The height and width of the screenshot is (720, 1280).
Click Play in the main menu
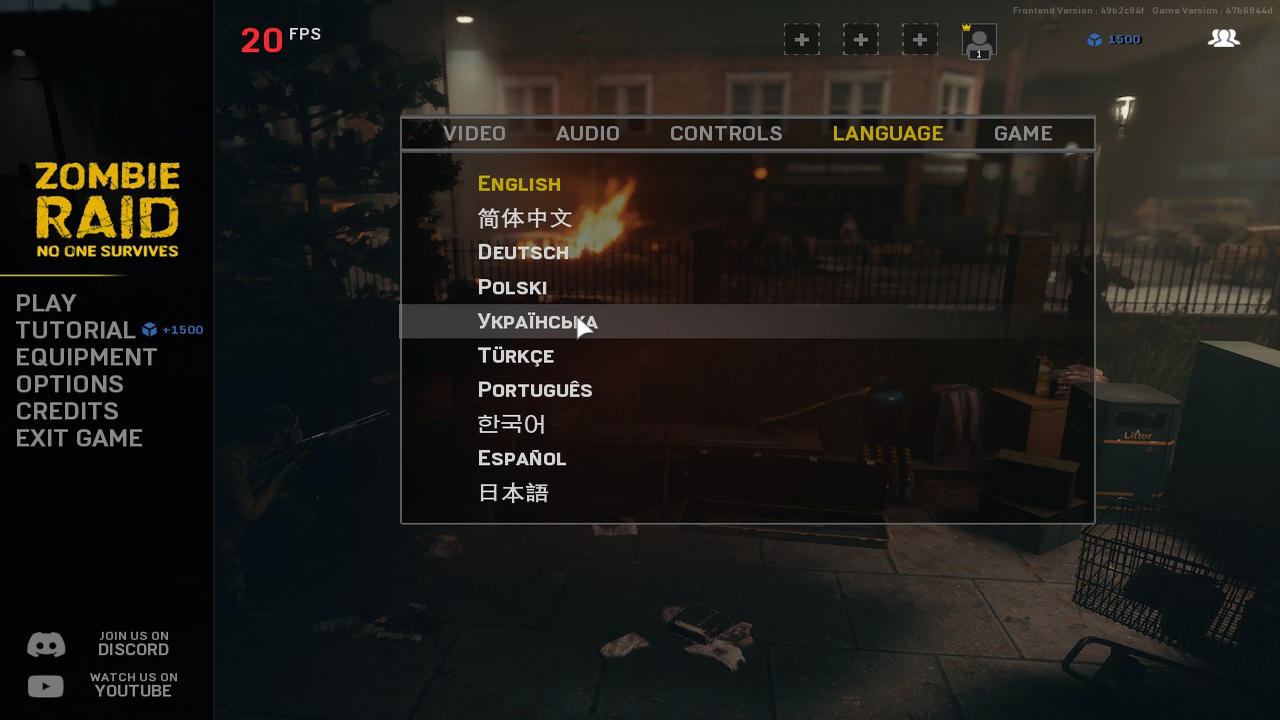[46, 303]
